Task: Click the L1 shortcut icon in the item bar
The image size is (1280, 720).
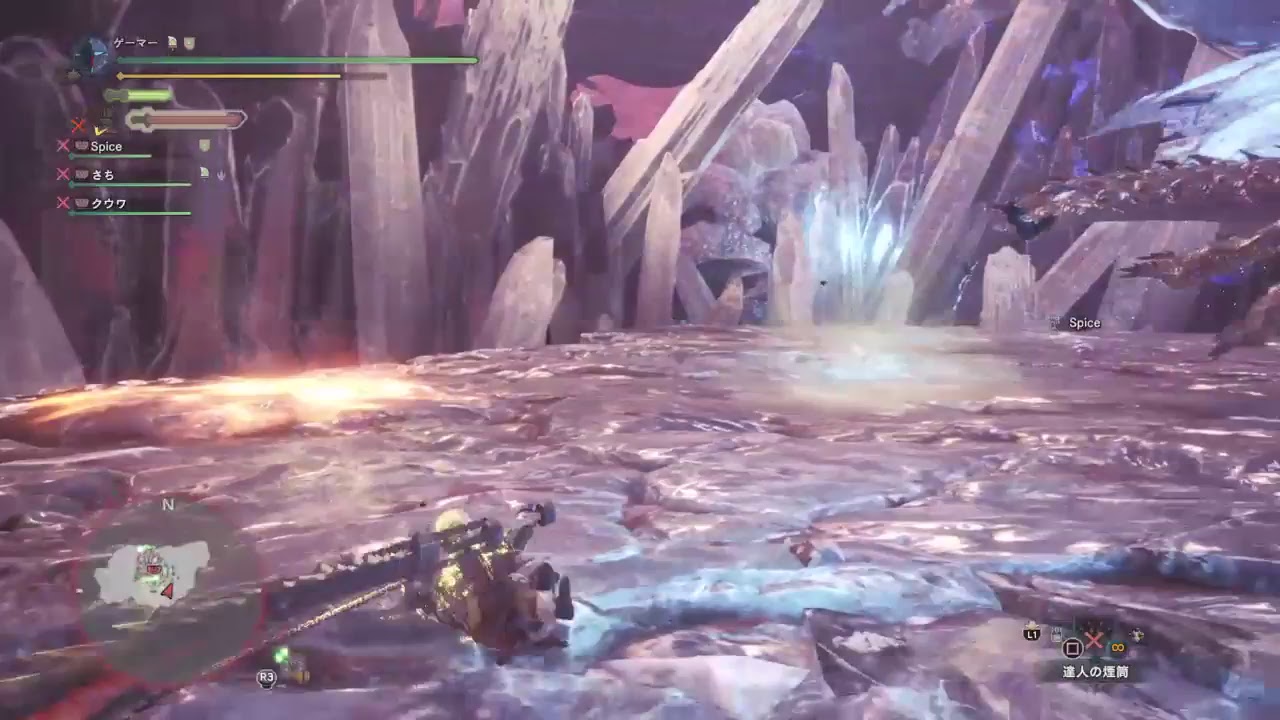Action: tap(1033, 633)
